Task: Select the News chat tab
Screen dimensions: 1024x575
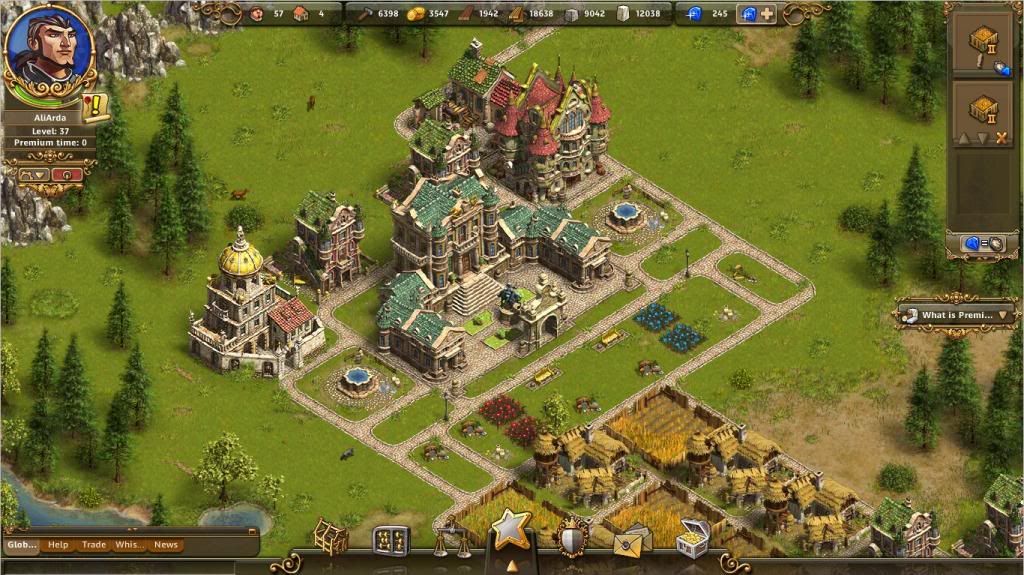Action: coord(166,545)
